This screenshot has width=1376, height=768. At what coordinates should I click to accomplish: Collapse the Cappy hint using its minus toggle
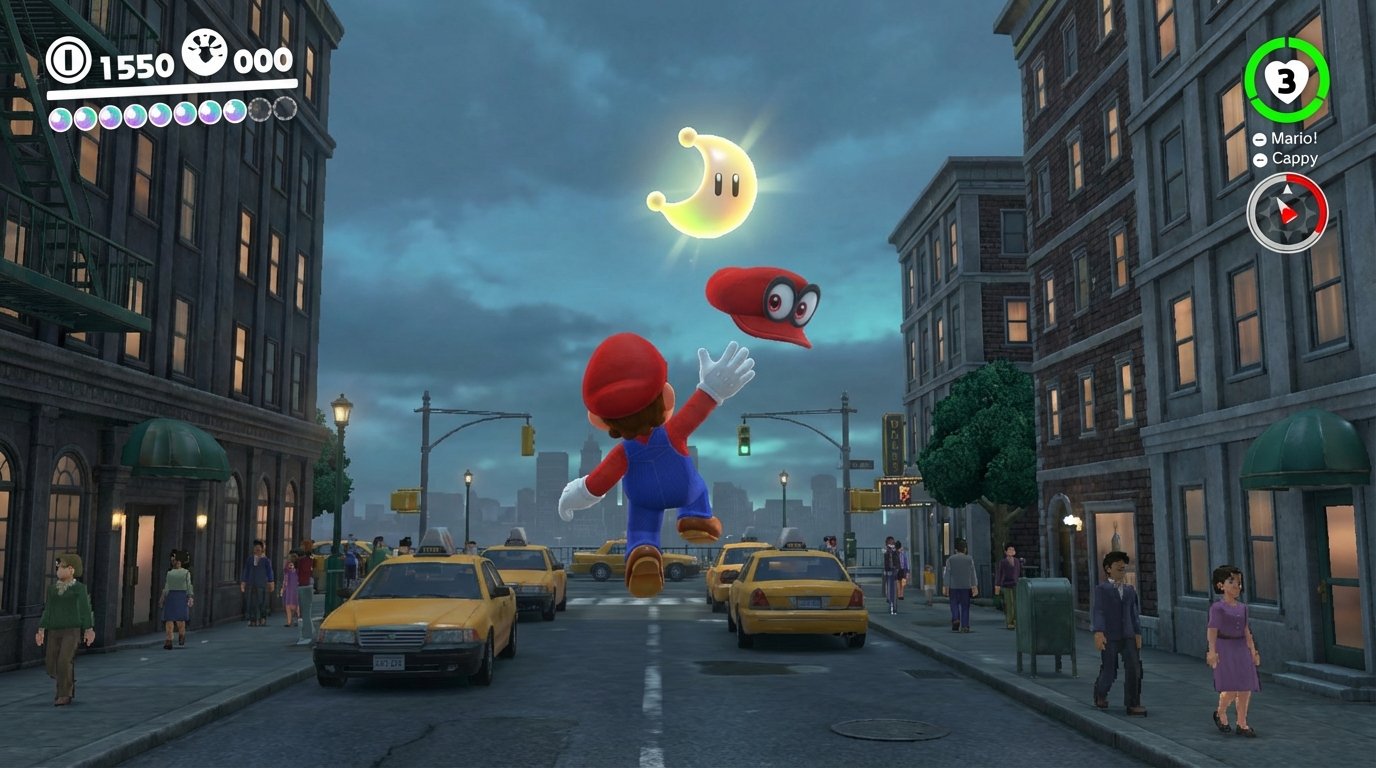coord(1262,158)
